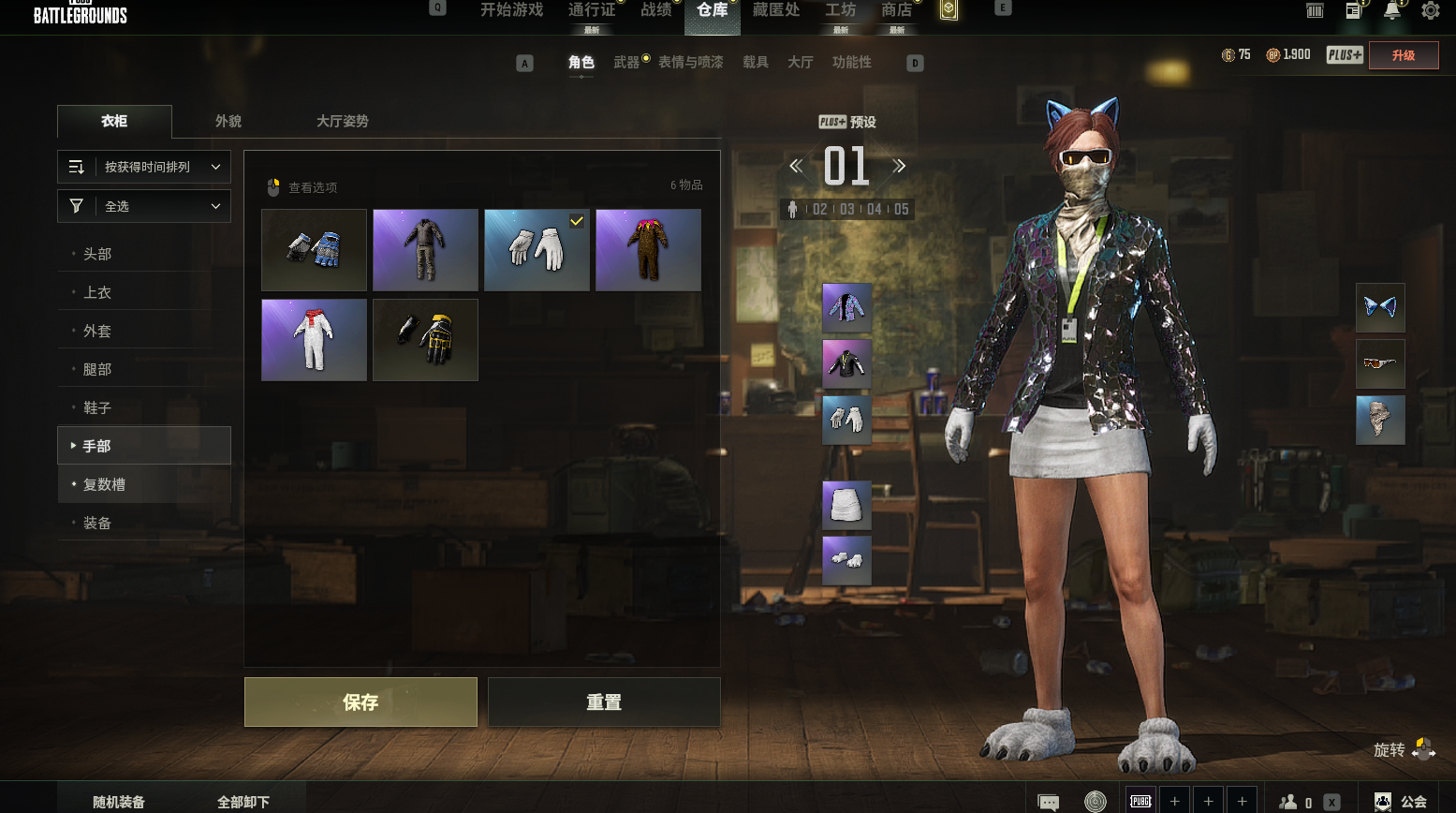Choose the 外套 outerwear category
Viewport: 1456px width, 813px height.
97,331
